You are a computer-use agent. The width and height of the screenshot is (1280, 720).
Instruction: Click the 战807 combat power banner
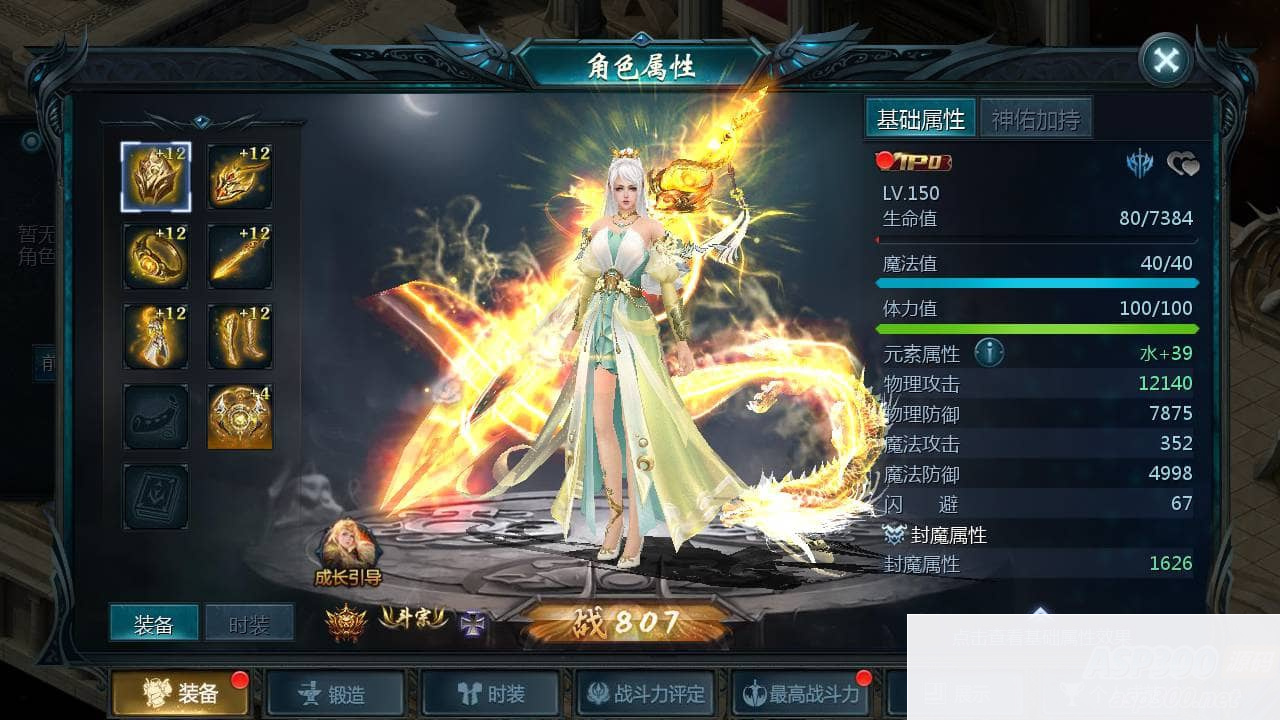pyautogui.click(x=625, y=622)
